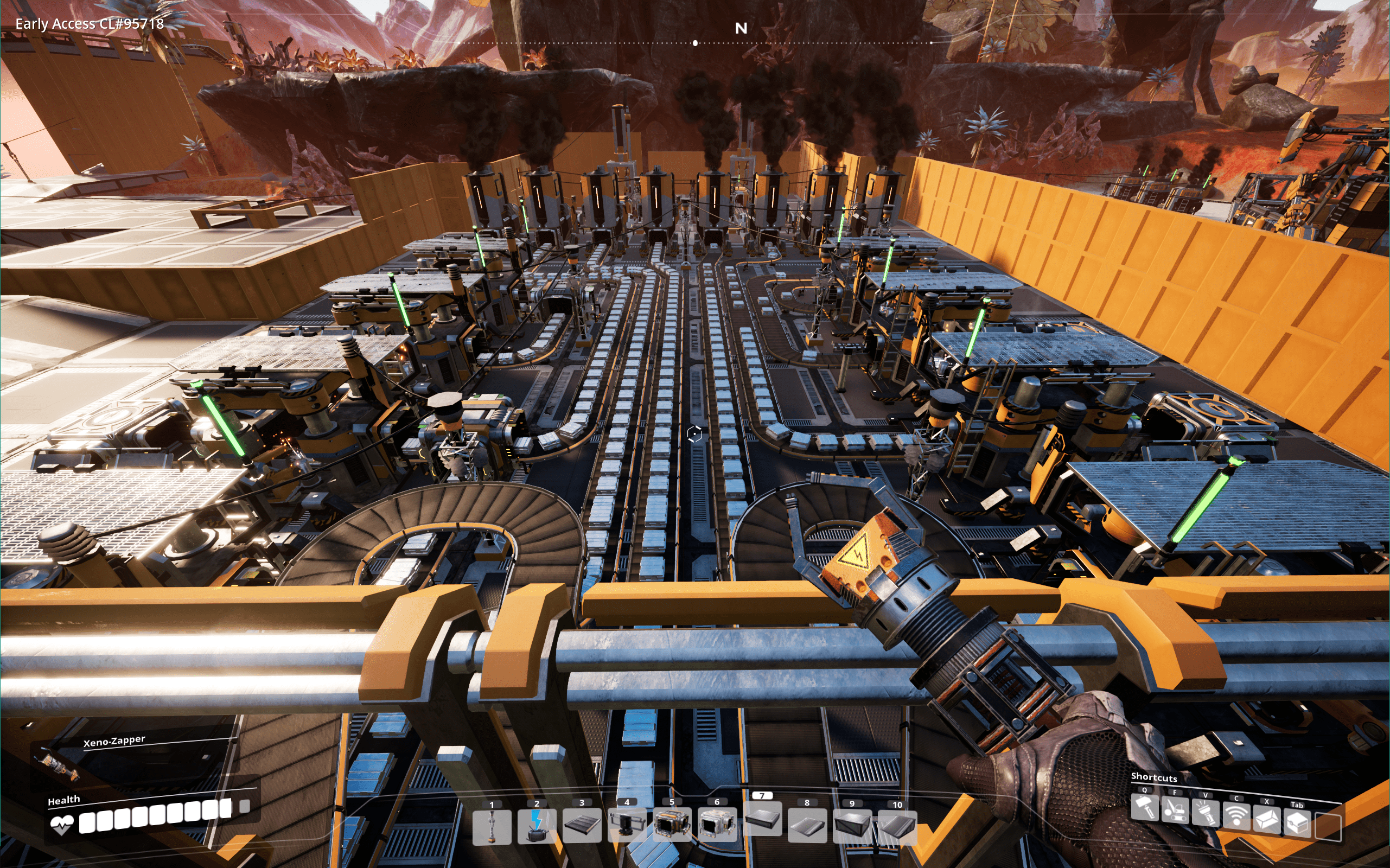Pick the ramp in hotbar slot 8
The width and height of the screenshot is (1390, 868).
click(x=807, y=826)
